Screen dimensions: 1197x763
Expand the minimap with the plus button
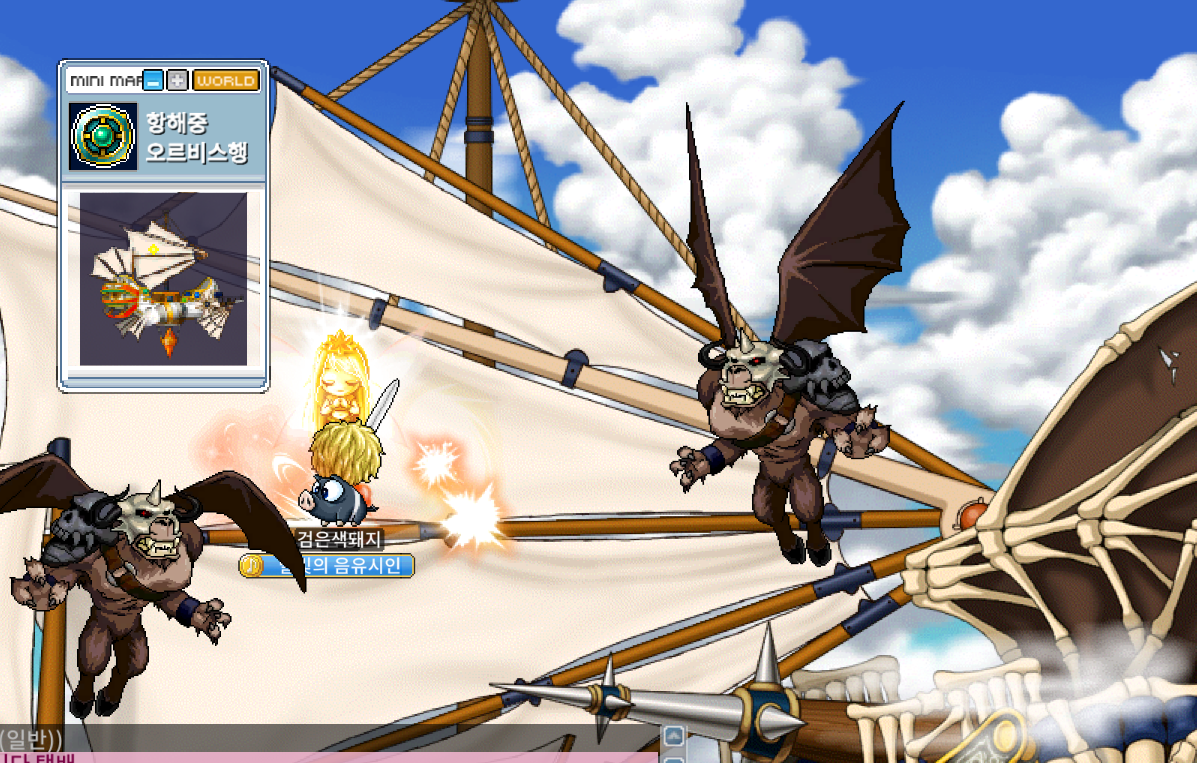click(177, 80)
